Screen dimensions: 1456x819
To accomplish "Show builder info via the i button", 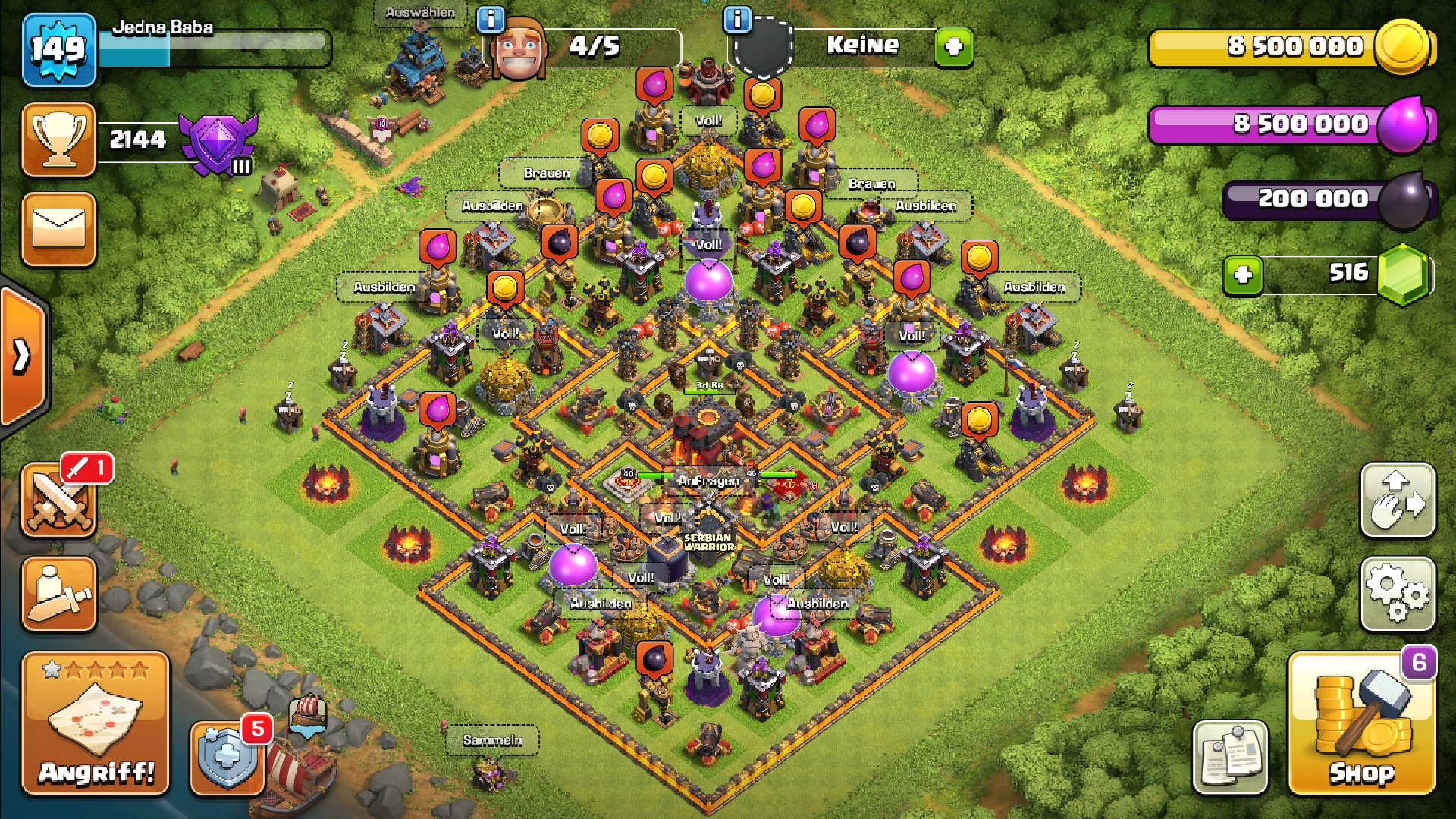I will (491, 19).
